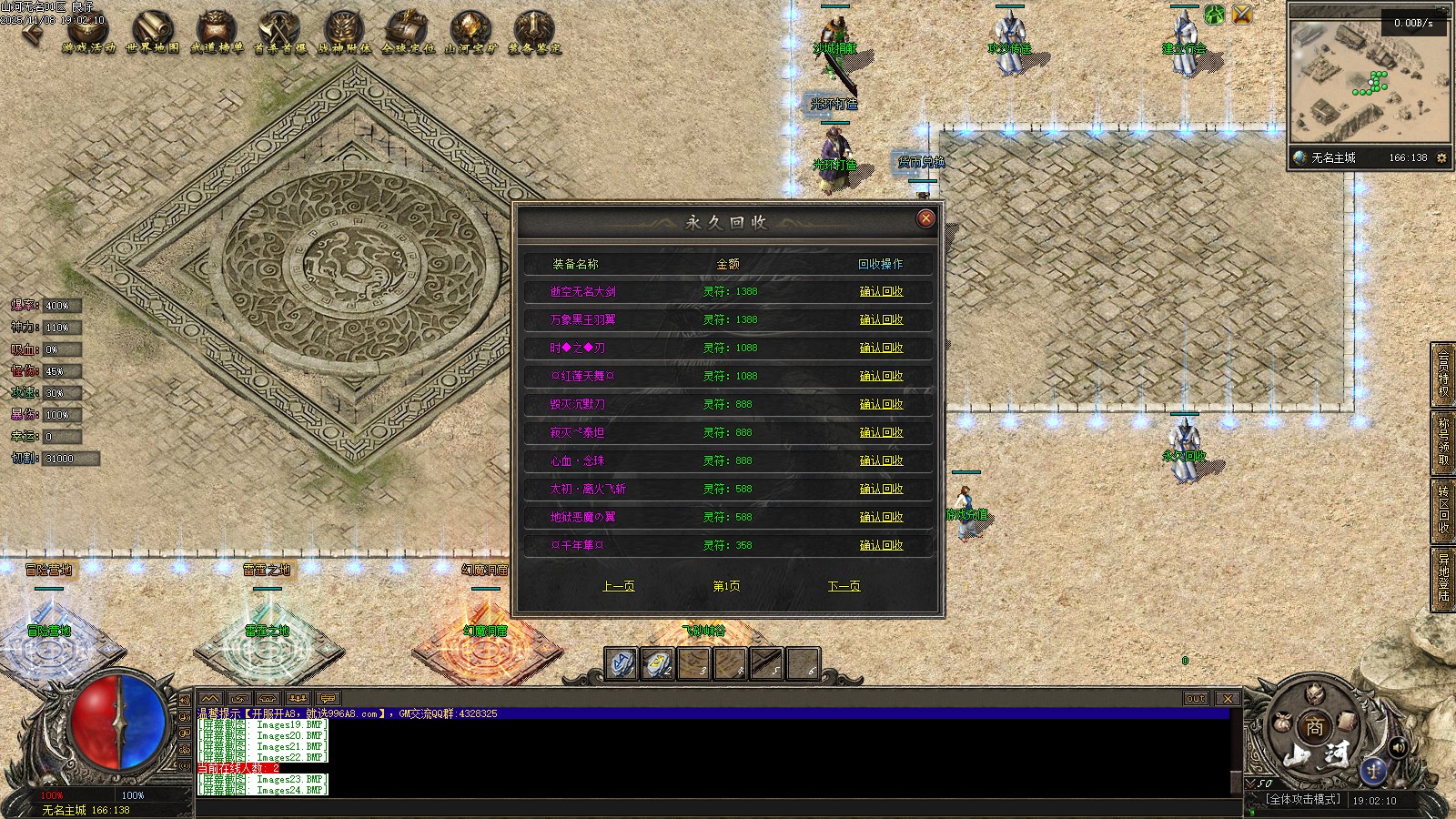
Task: Show the 武道榜单 ranking list
Action: coord(217,33)
